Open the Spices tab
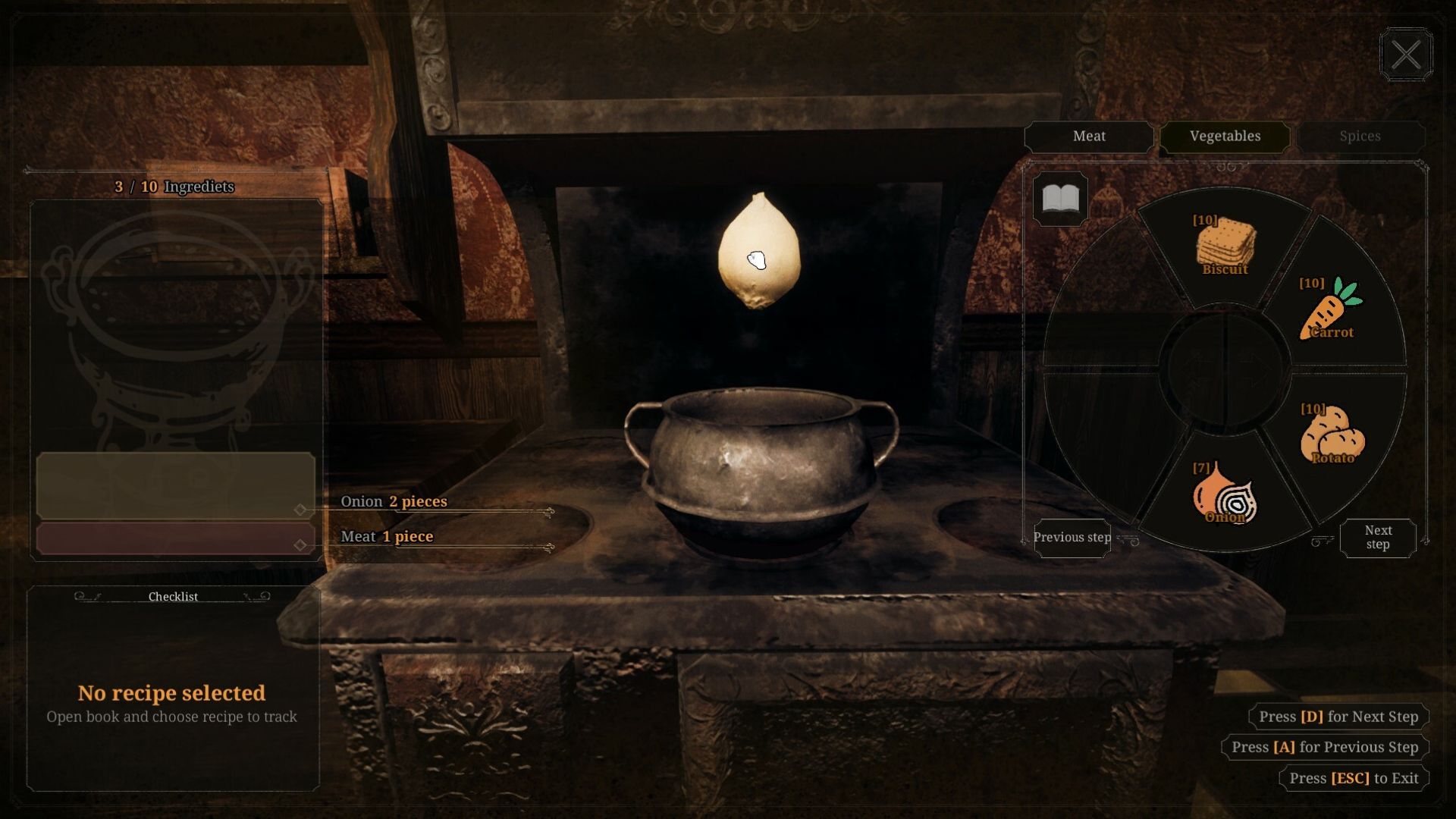1456x819 pixels. (1360, 136)
